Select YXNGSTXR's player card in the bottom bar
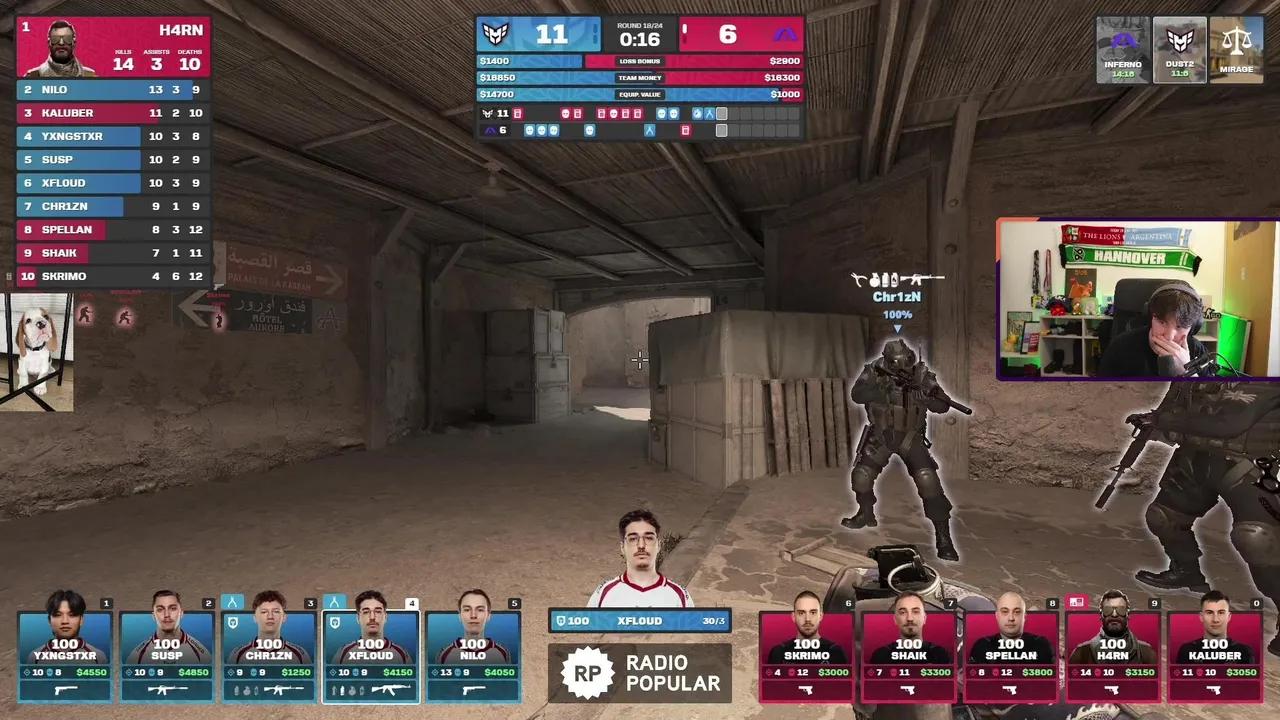1280x720 pixels. [66, 650]
